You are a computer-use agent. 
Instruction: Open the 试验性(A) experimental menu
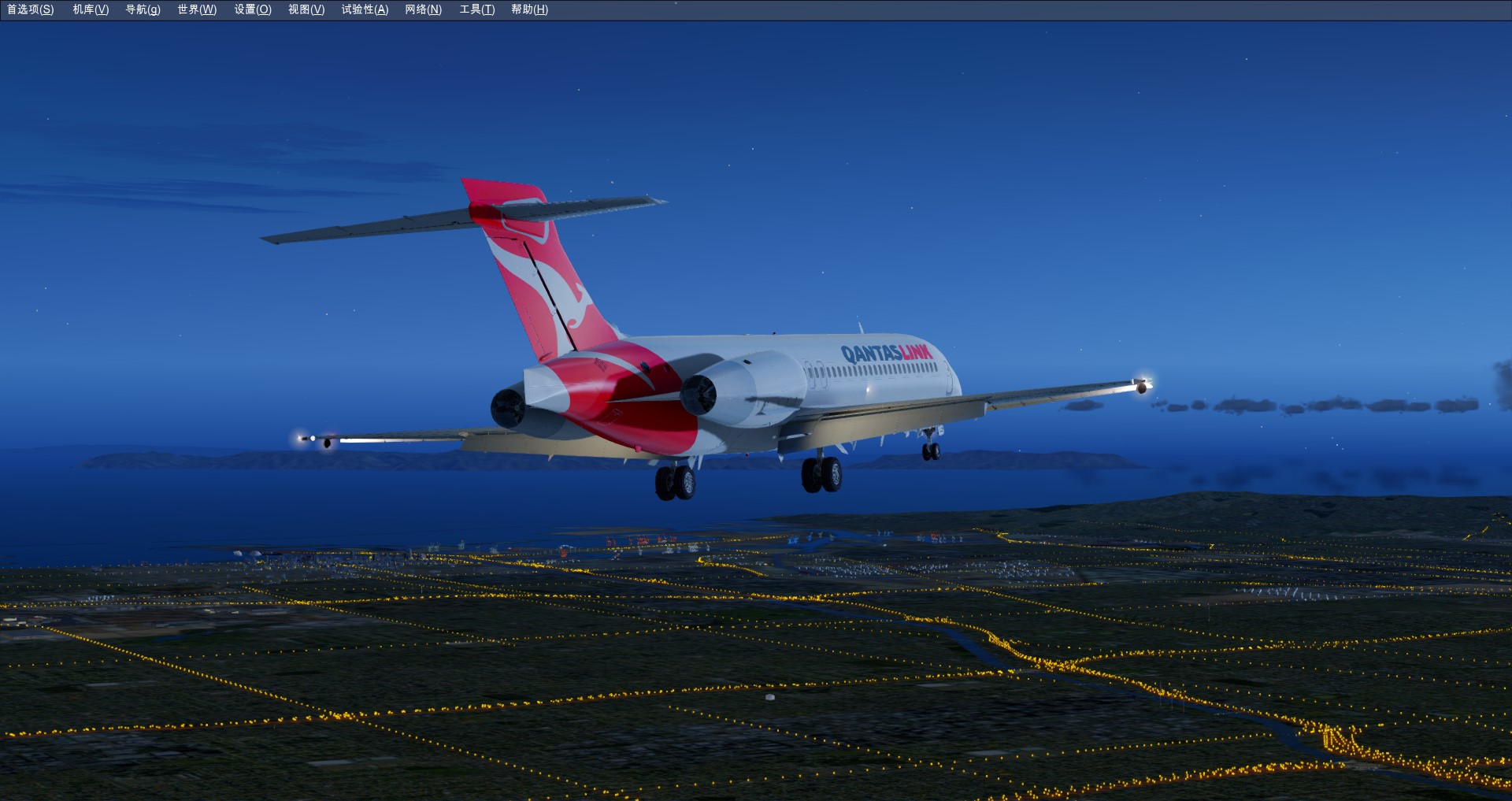pos(365,9)
